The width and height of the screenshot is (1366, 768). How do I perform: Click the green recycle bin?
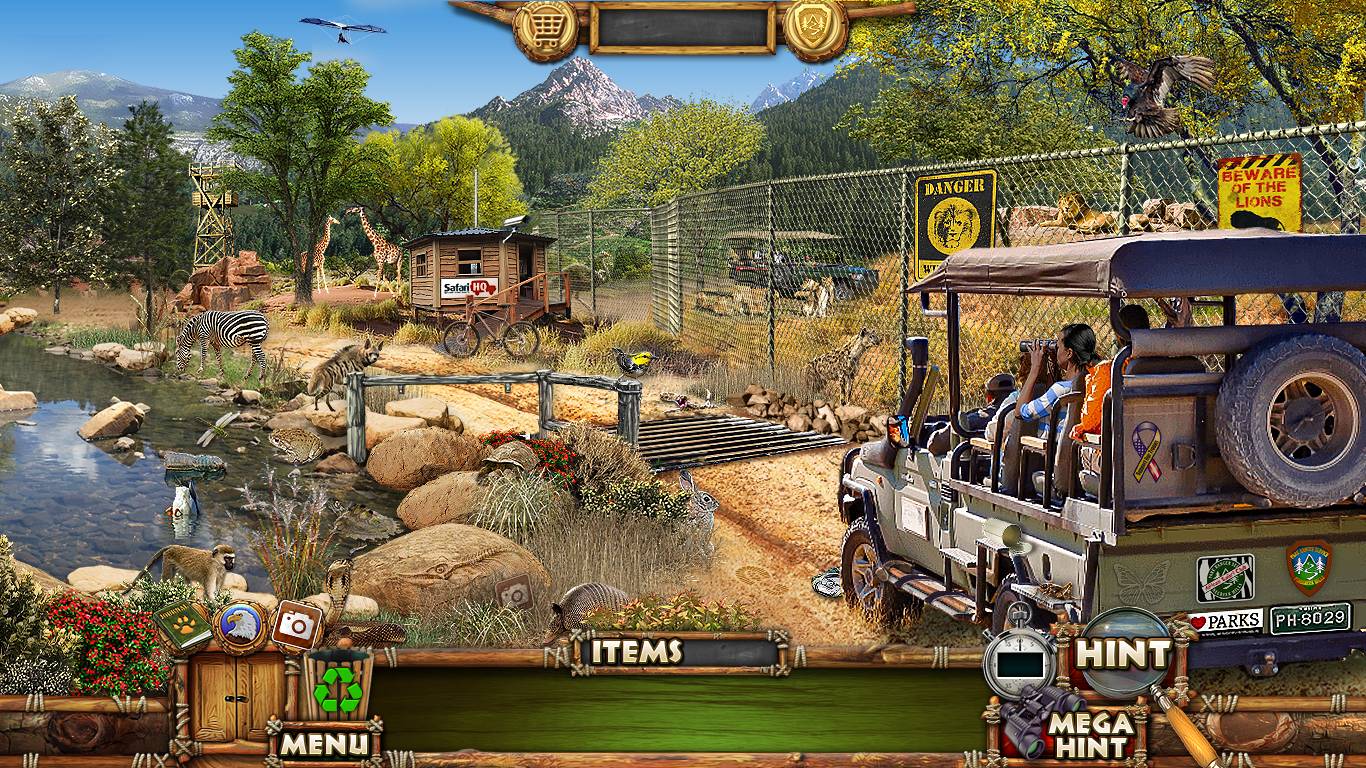pyautogui.click(x=337, y=686)
